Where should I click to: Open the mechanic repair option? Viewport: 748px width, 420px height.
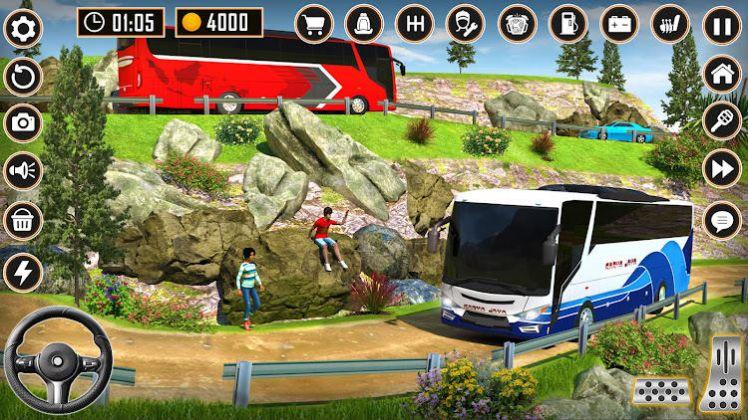click(x=466, y=24)
